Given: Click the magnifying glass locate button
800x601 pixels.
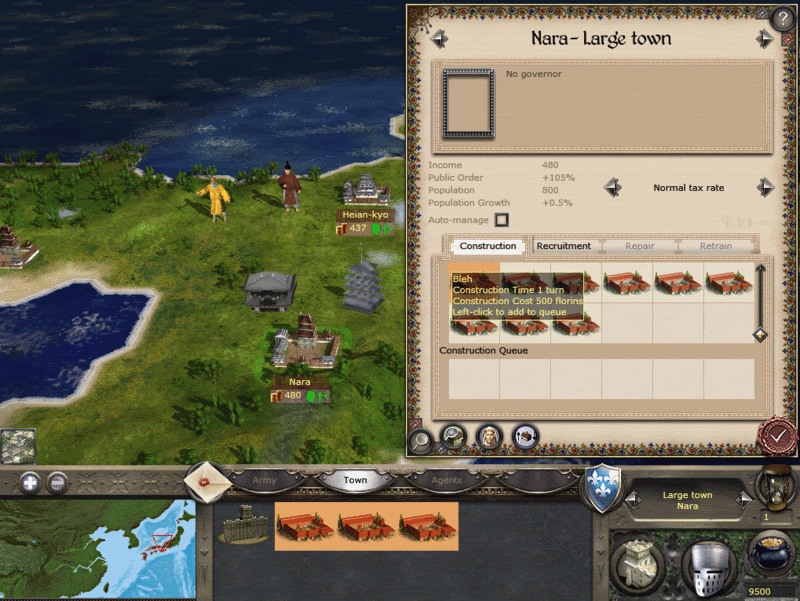Looking at the screenshot, I should pyautogui.click(x=421, y=437).
